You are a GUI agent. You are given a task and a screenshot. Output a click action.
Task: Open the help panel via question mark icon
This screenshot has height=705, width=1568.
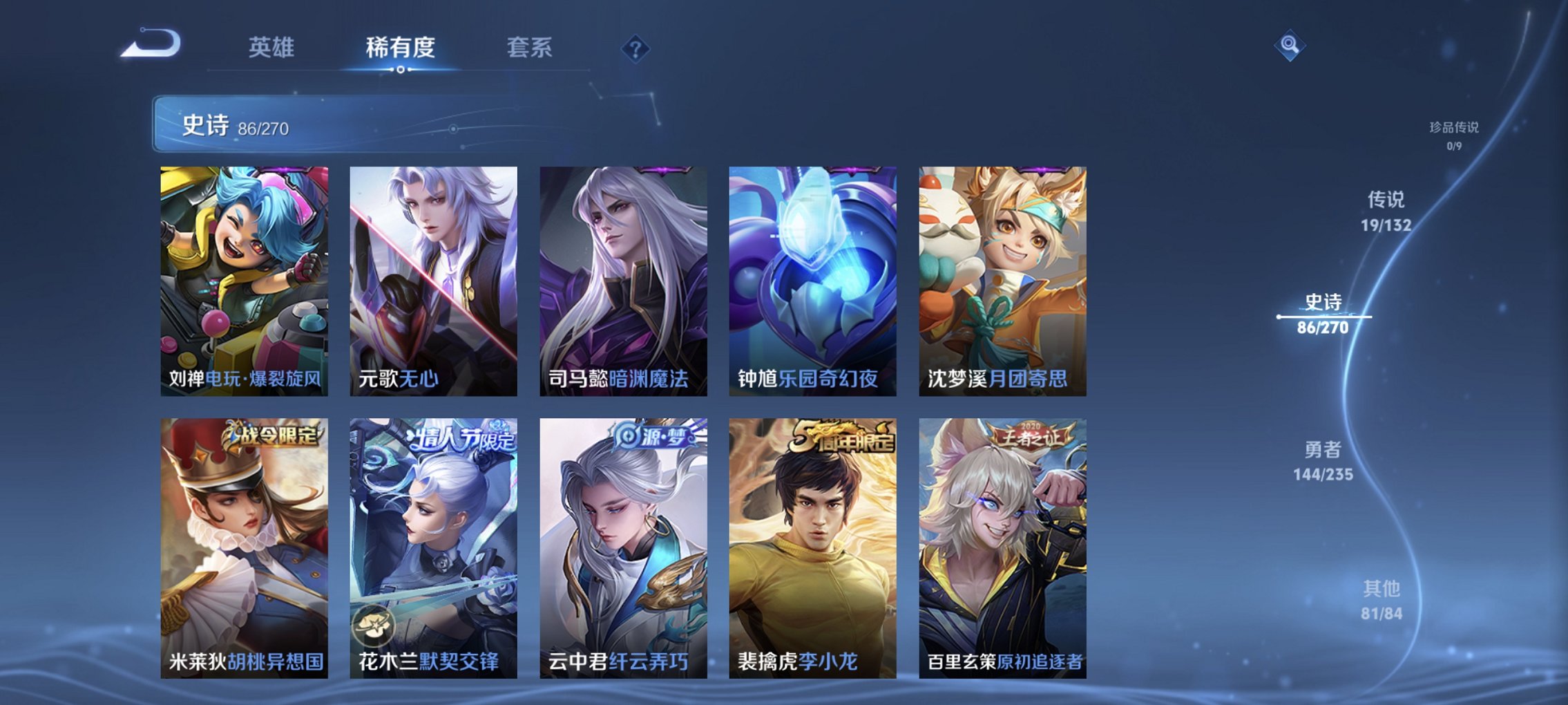(636, 48)
